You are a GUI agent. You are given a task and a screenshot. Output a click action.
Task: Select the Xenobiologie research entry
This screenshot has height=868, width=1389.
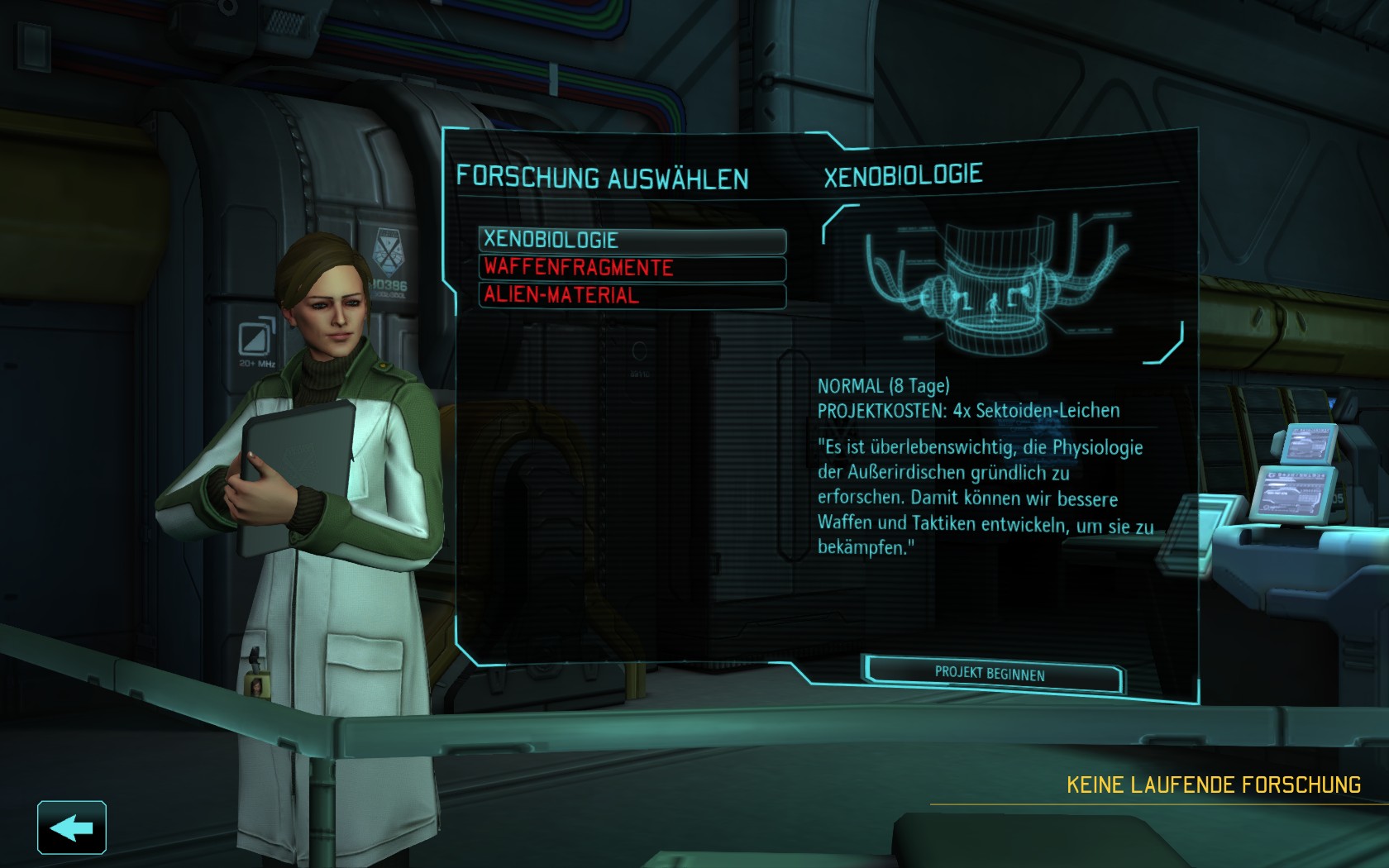[632, 240]
